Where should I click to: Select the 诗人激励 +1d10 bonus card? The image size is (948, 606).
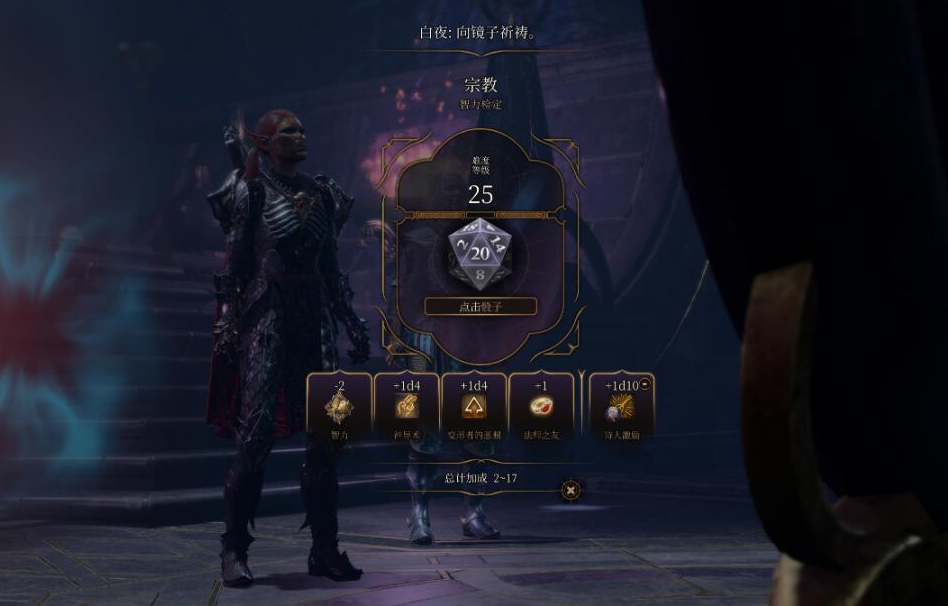coord(621,408)
